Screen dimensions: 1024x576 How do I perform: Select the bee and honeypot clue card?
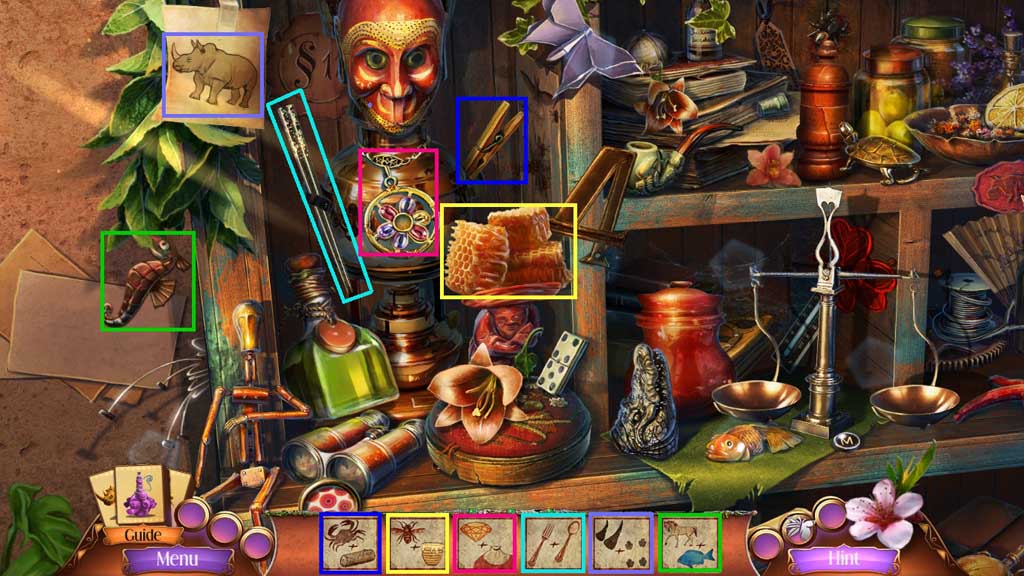coord(417,543)
